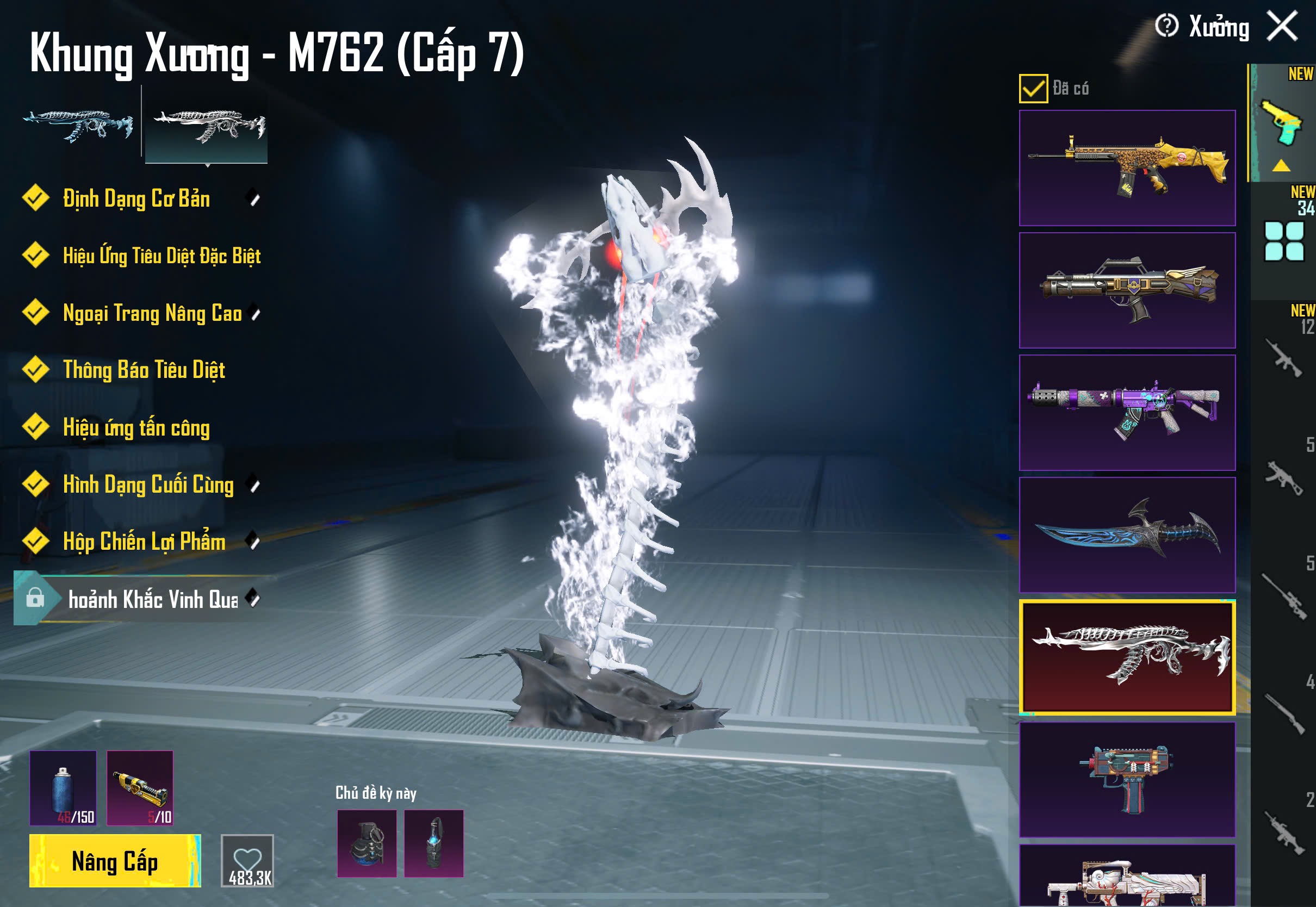1316x907 pixels.
Task: Select the golden leopard rifle skin
Action: [x=1127, y=168]
